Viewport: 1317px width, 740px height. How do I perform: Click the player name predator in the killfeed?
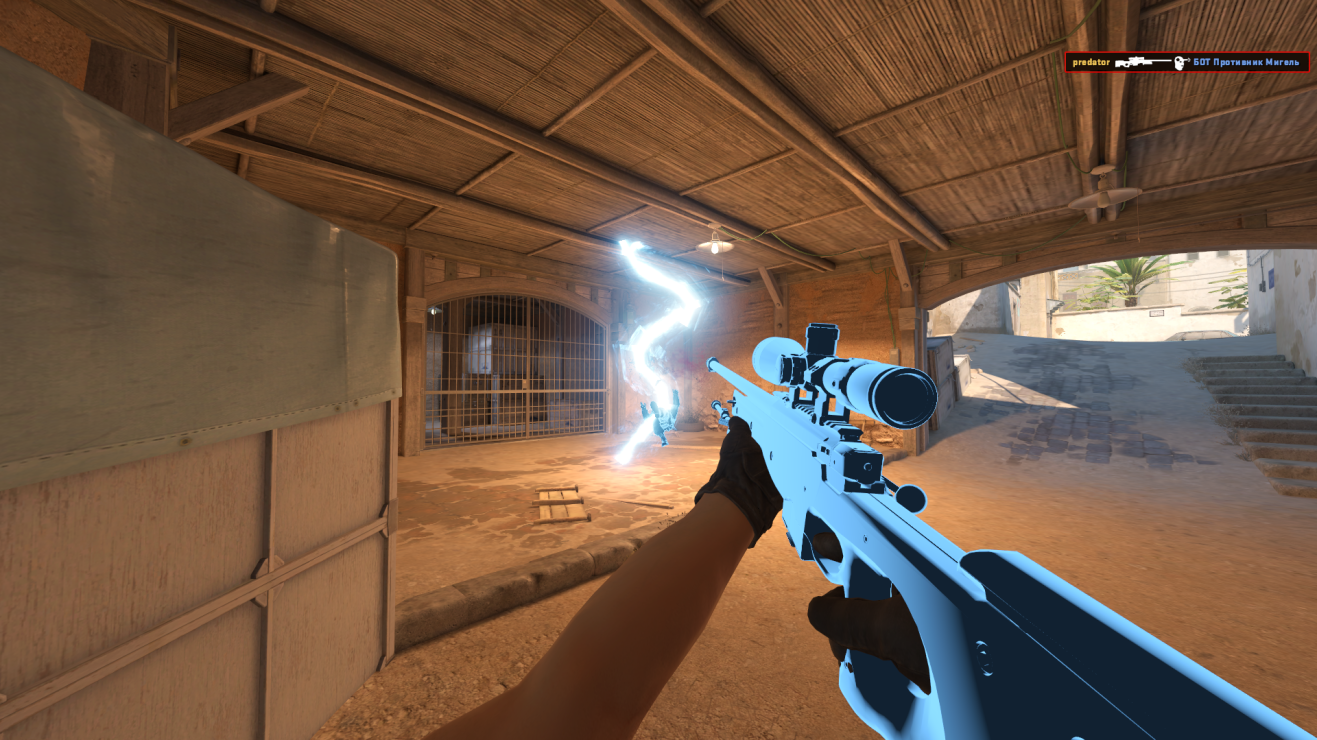tap(1090, 62)
